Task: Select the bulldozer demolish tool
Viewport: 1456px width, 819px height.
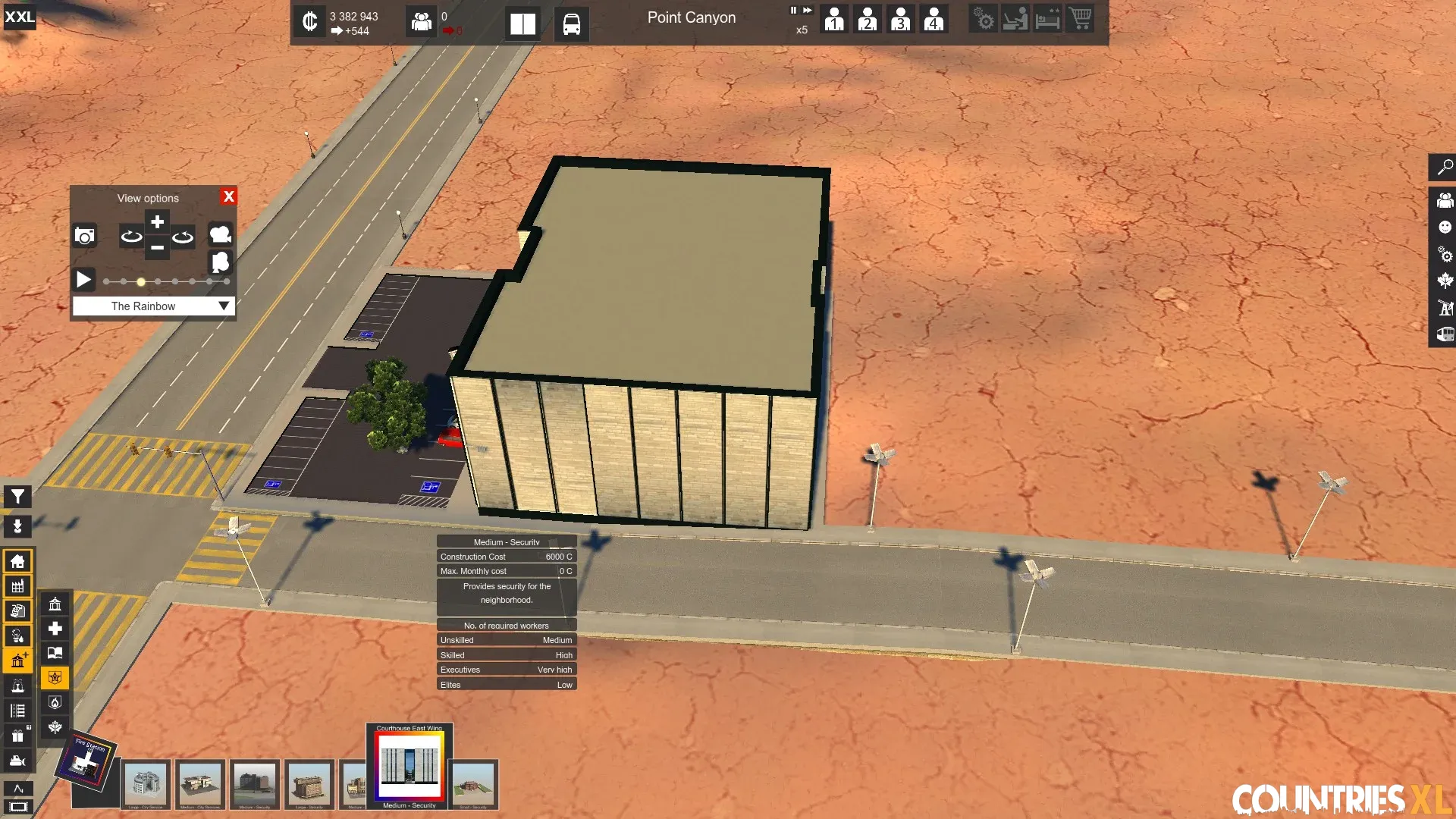Action: (17, 761)
